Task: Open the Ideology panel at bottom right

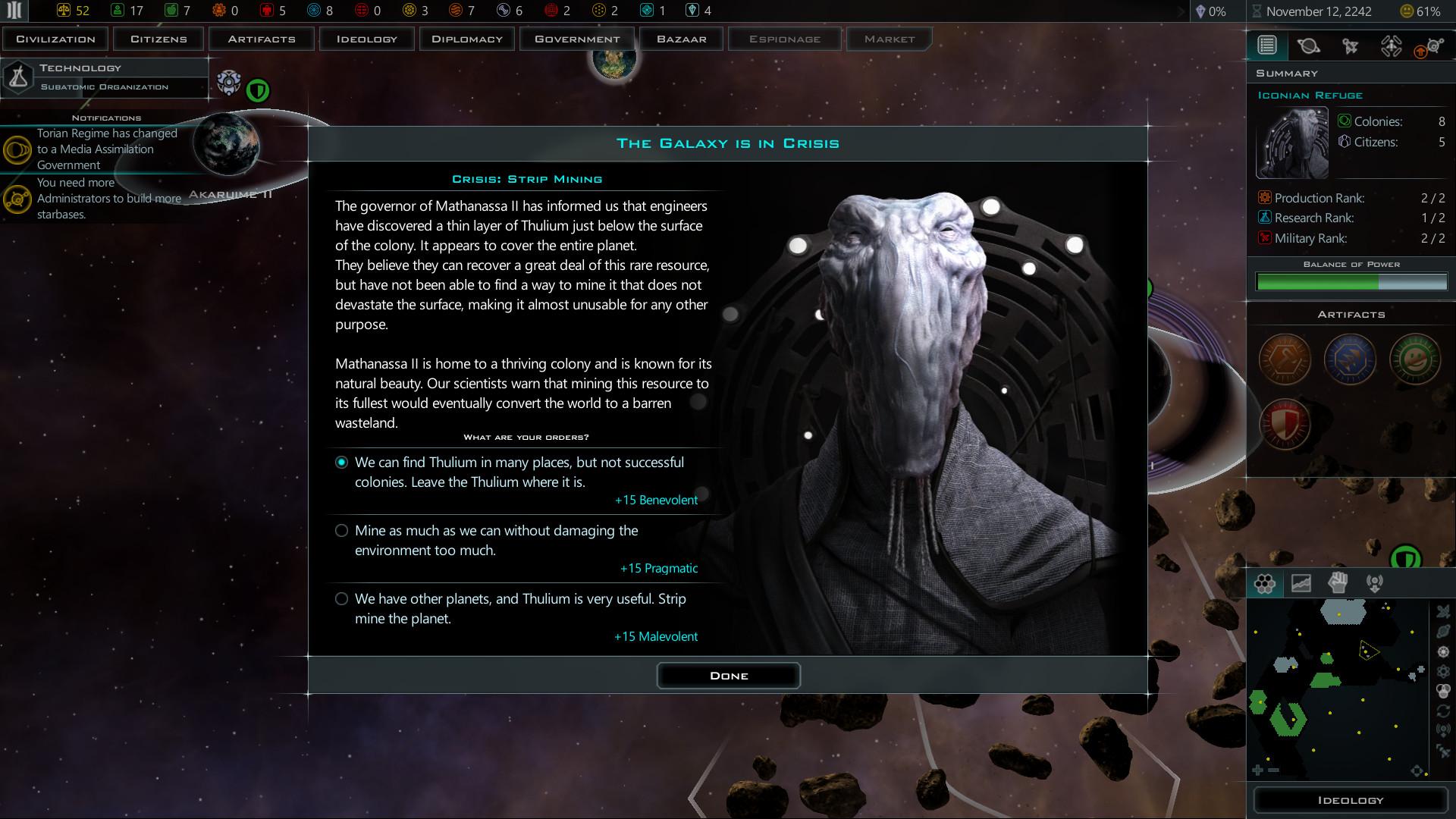Action: click(x=1351, y=800)
